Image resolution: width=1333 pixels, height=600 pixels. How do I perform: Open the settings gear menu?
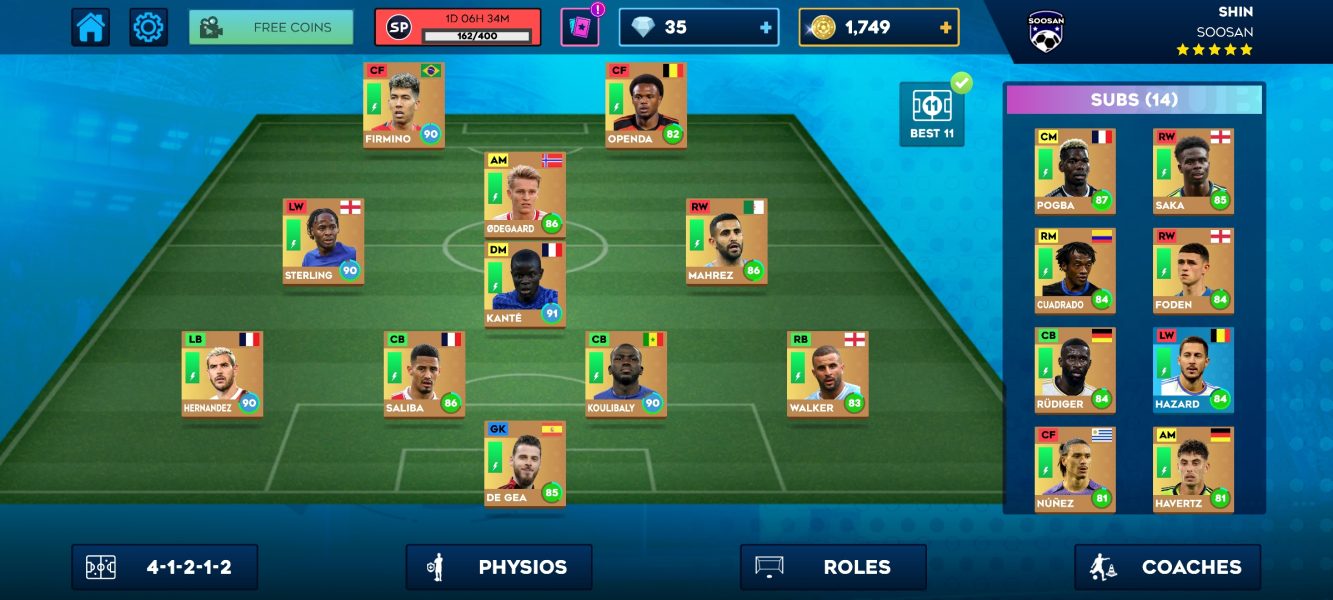(148, 27)
